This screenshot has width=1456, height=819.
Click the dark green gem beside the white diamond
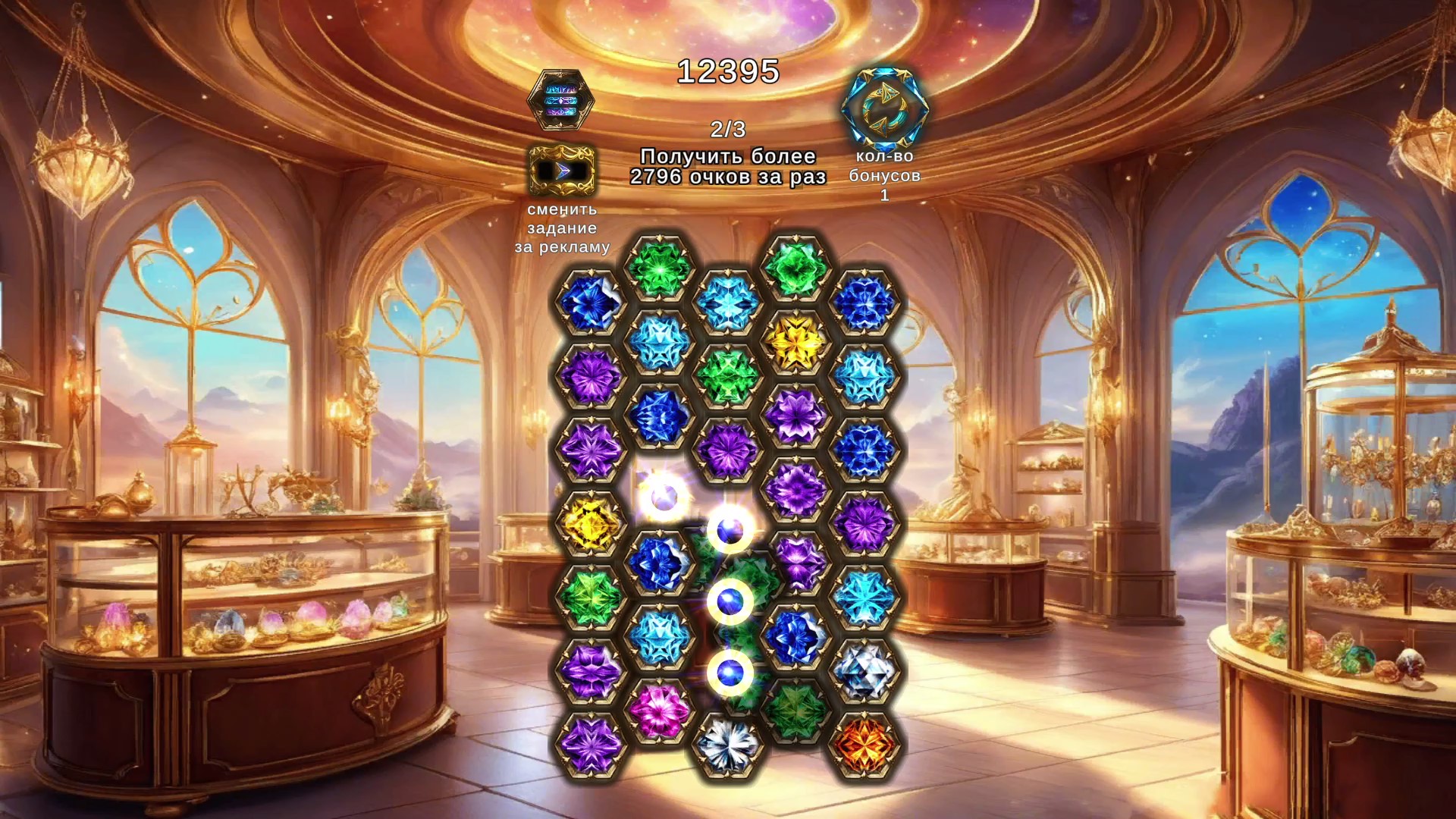coord(798,713)
